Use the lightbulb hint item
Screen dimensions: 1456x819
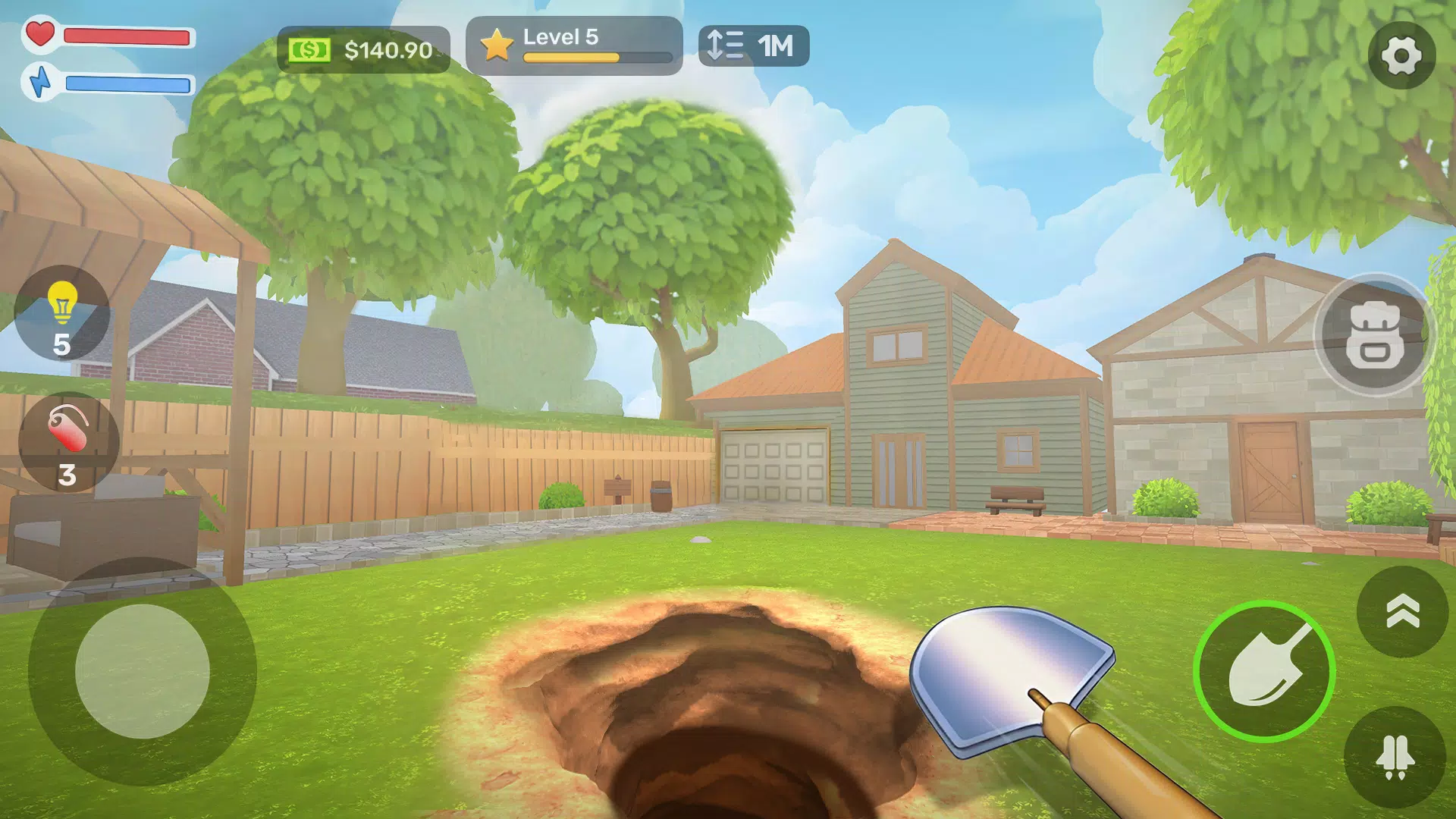(62, 313)
